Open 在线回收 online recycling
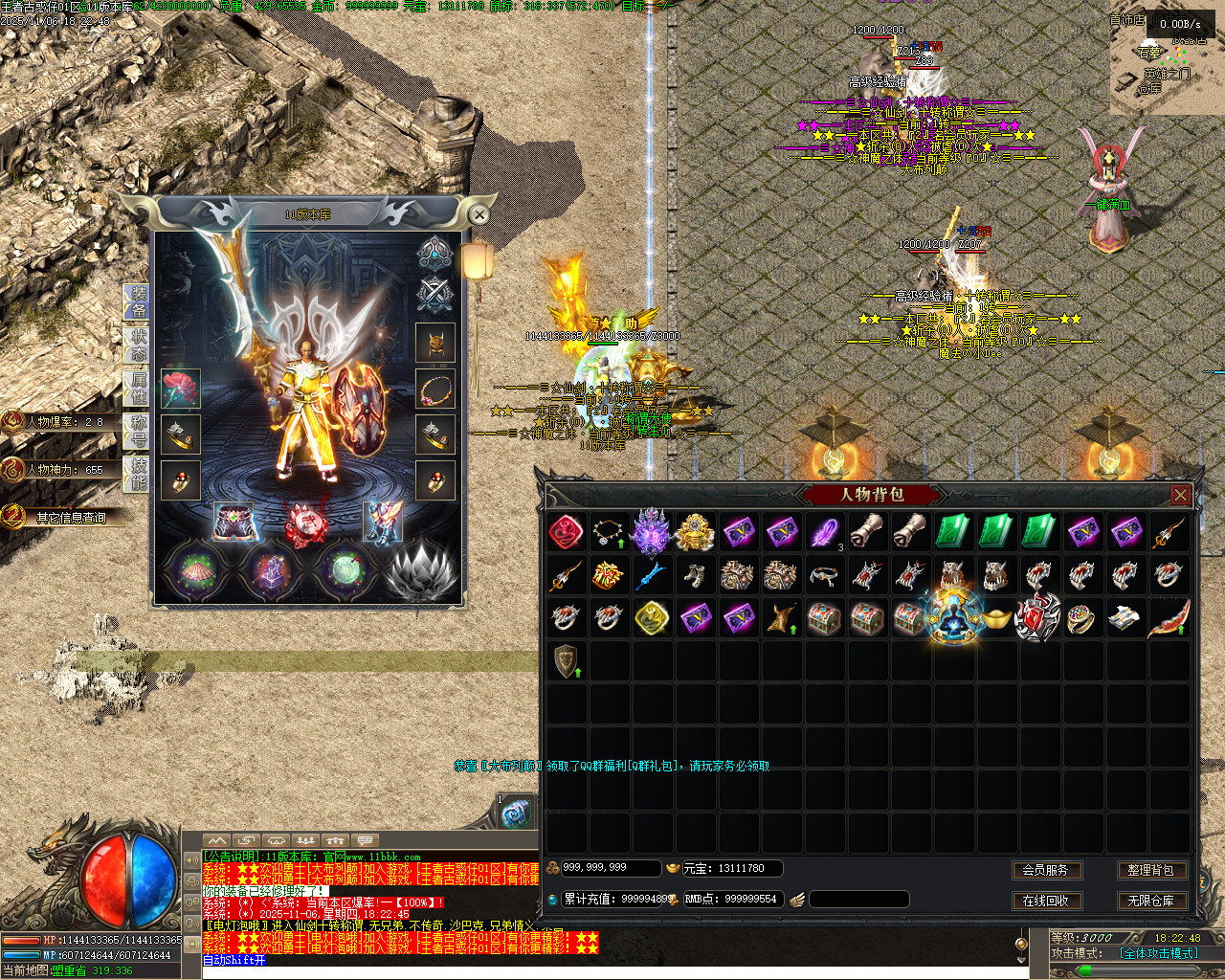The height and width of the screenshot is (980, 1225). [x=1046, y=901]
